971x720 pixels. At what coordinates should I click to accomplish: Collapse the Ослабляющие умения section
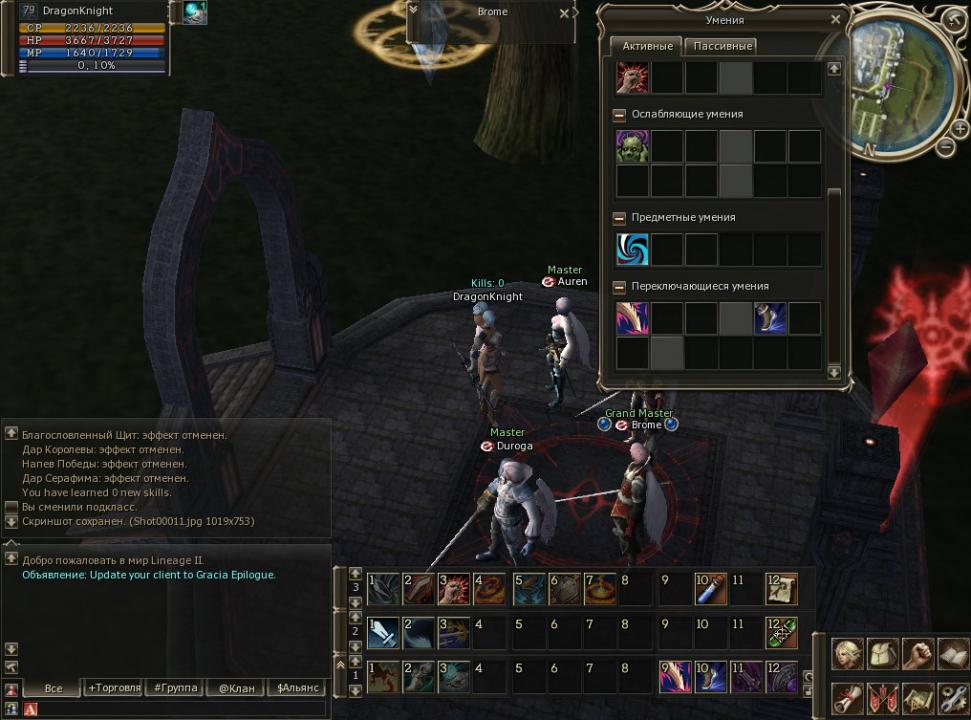coord(620,115)
